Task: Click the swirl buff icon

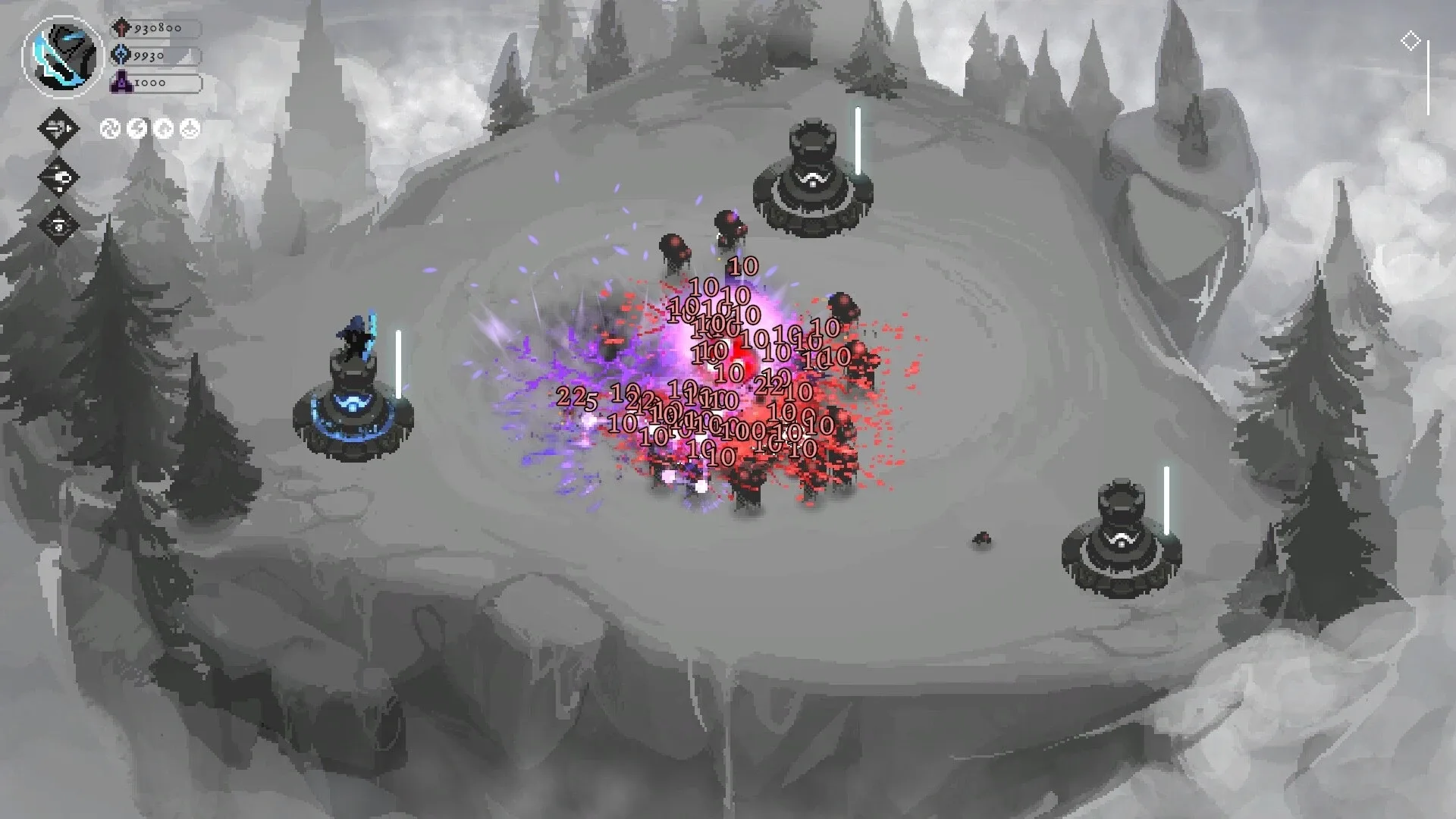Action: [111, 129]
